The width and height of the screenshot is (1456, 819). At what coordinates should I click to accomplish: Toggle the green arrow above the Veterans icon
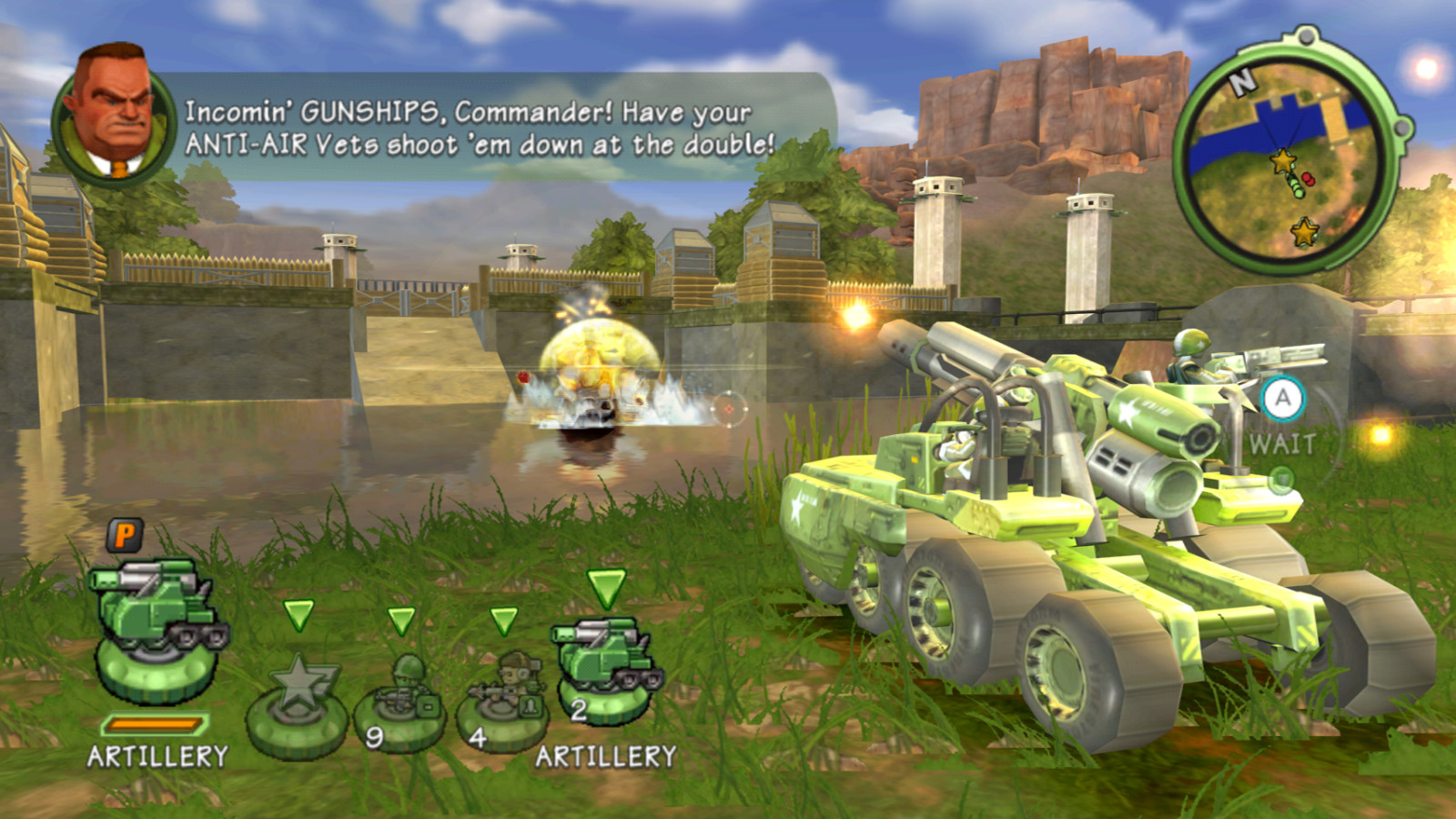tap(502, 622)
